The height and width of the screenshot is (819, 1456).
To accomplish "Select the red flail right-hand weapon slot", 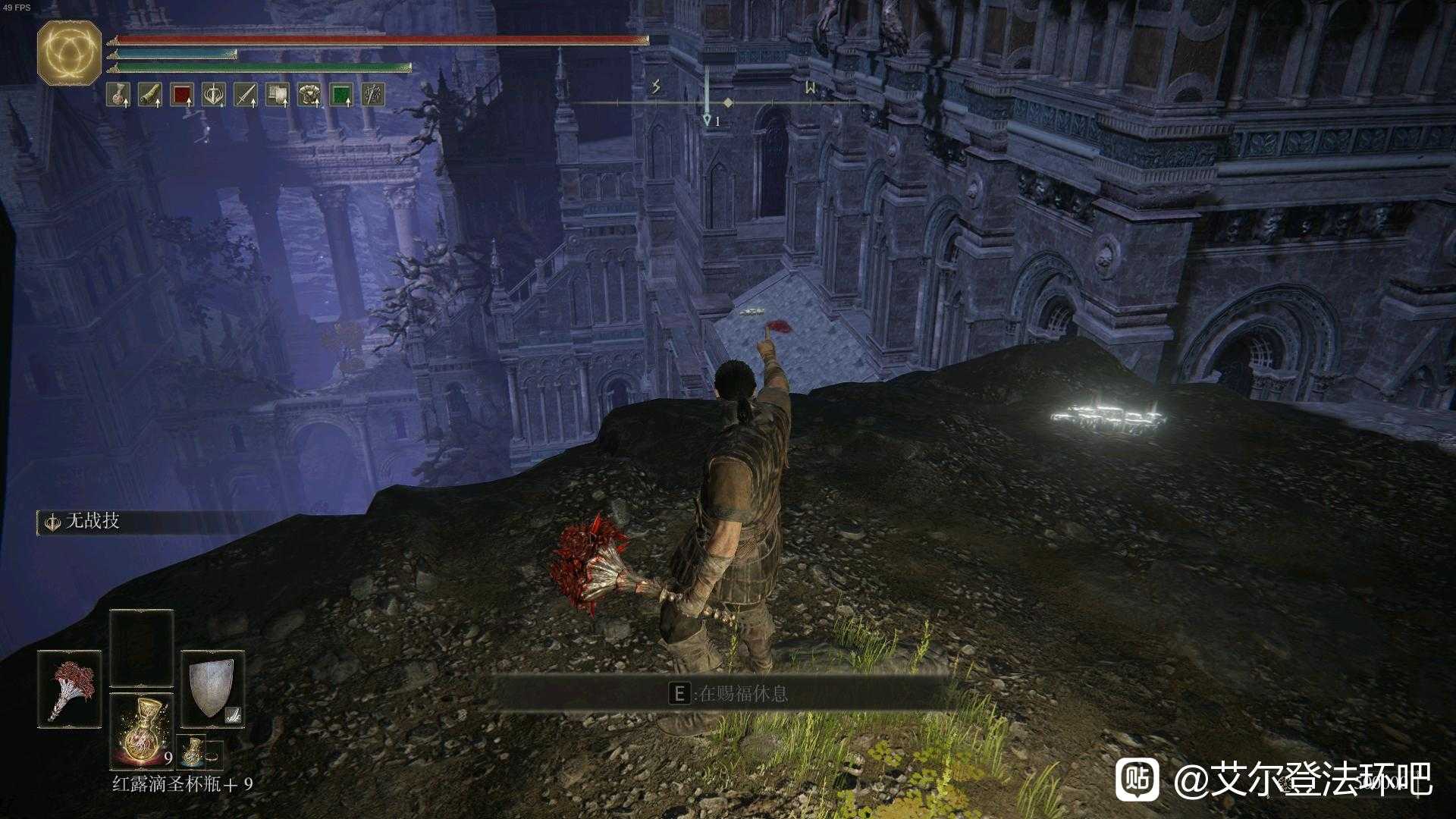I will (x=70, y=689).
